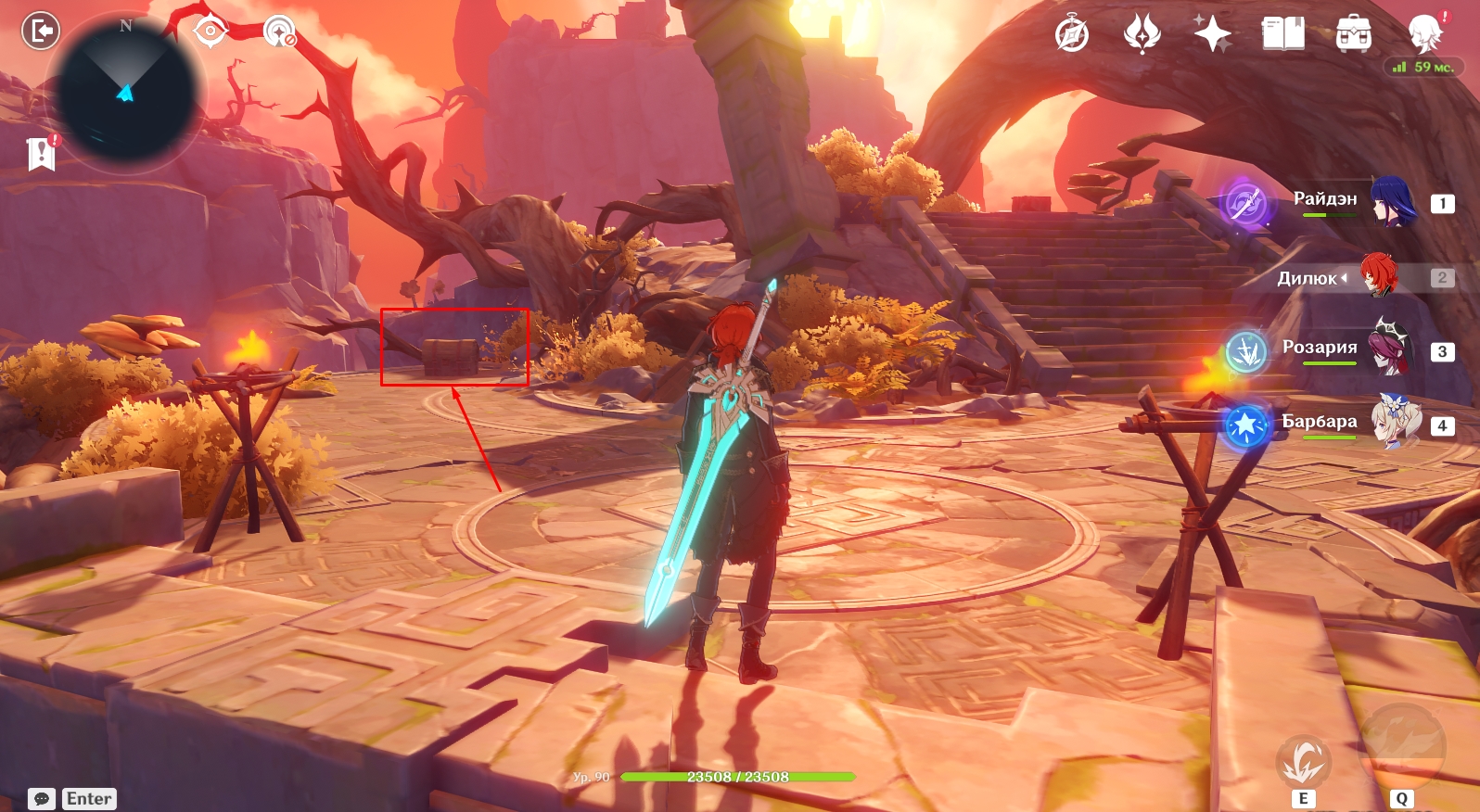This screenshot has width=1480, height=812.
Task: Use Дилюк's elemental skill icon
Action: click(1303, 761)
